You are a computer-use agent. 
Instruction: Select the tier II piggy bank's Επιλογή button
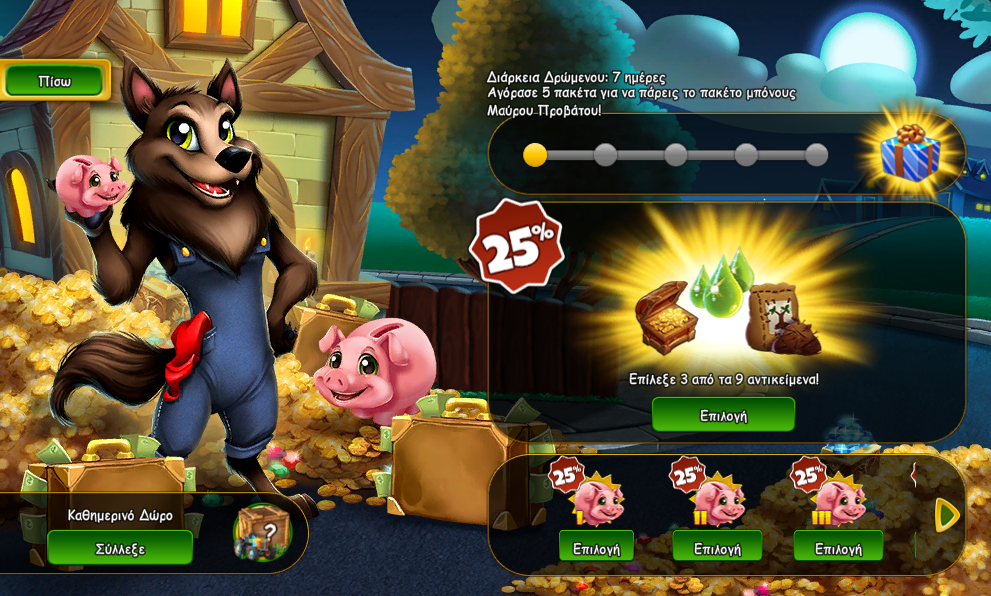click(x=717, y=548)
